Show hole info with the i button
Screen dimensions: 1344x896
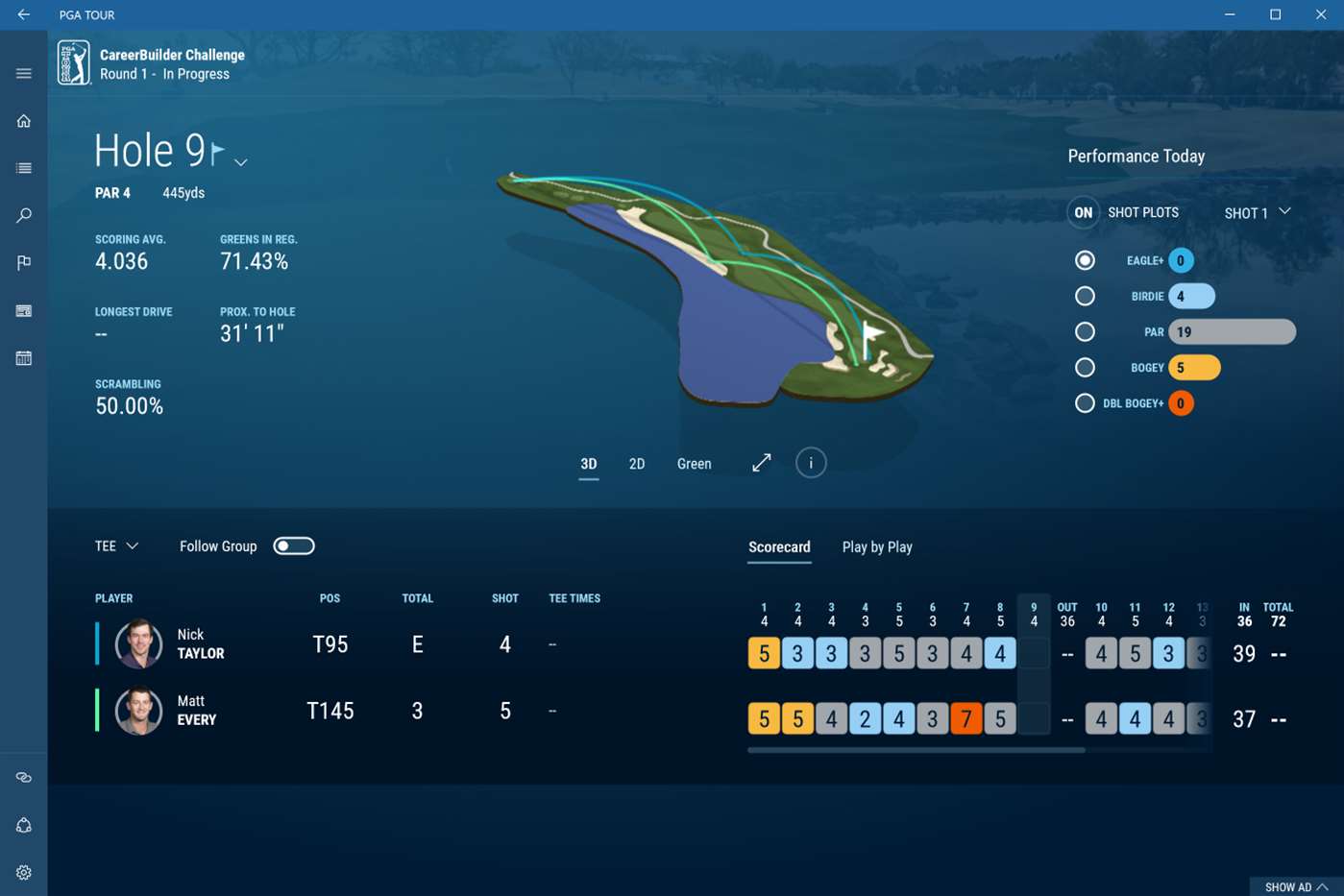(x=811, y=463)
